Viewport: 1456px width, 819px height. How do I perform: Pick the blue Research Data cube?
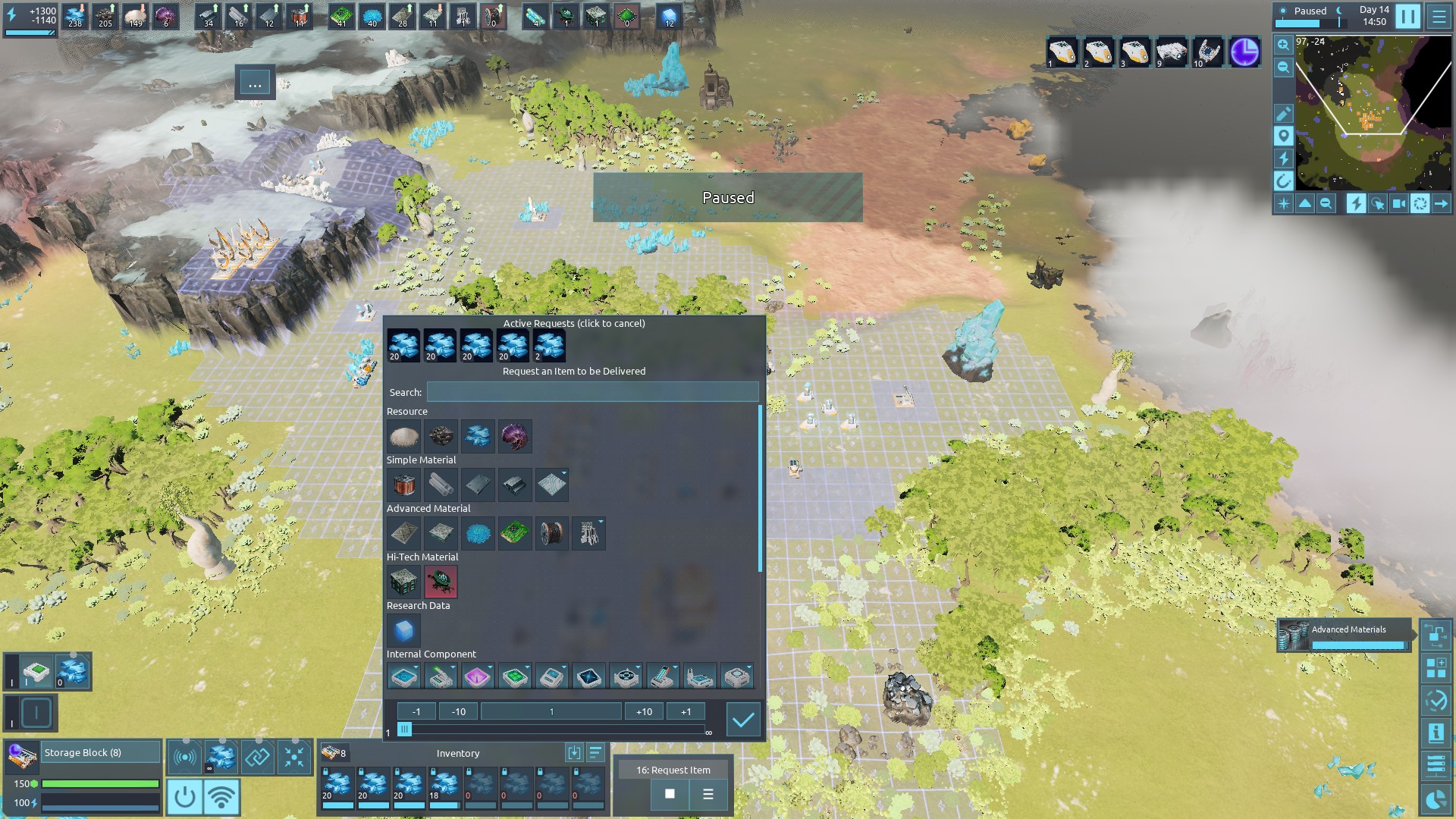pos(403,630)
